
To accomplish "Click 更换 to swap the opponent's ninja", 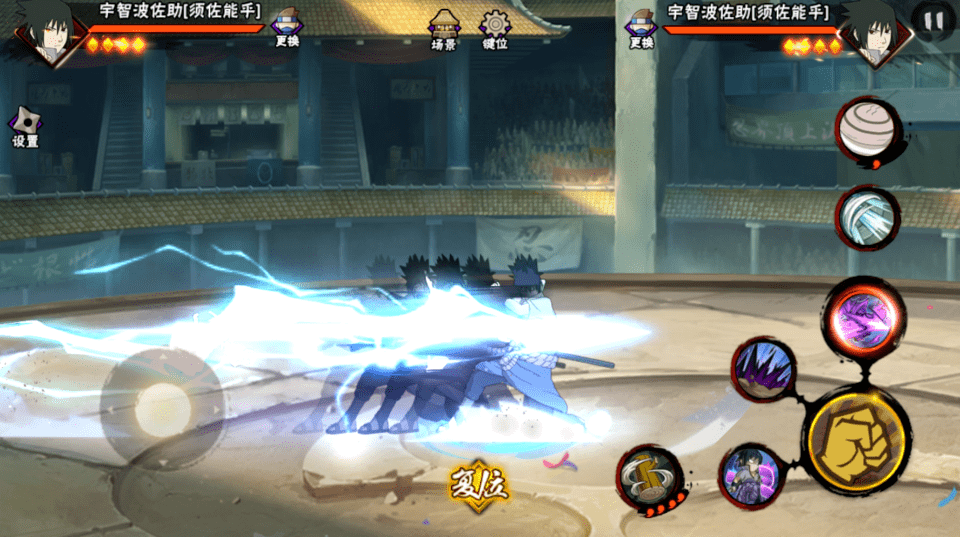I will 641,27.
